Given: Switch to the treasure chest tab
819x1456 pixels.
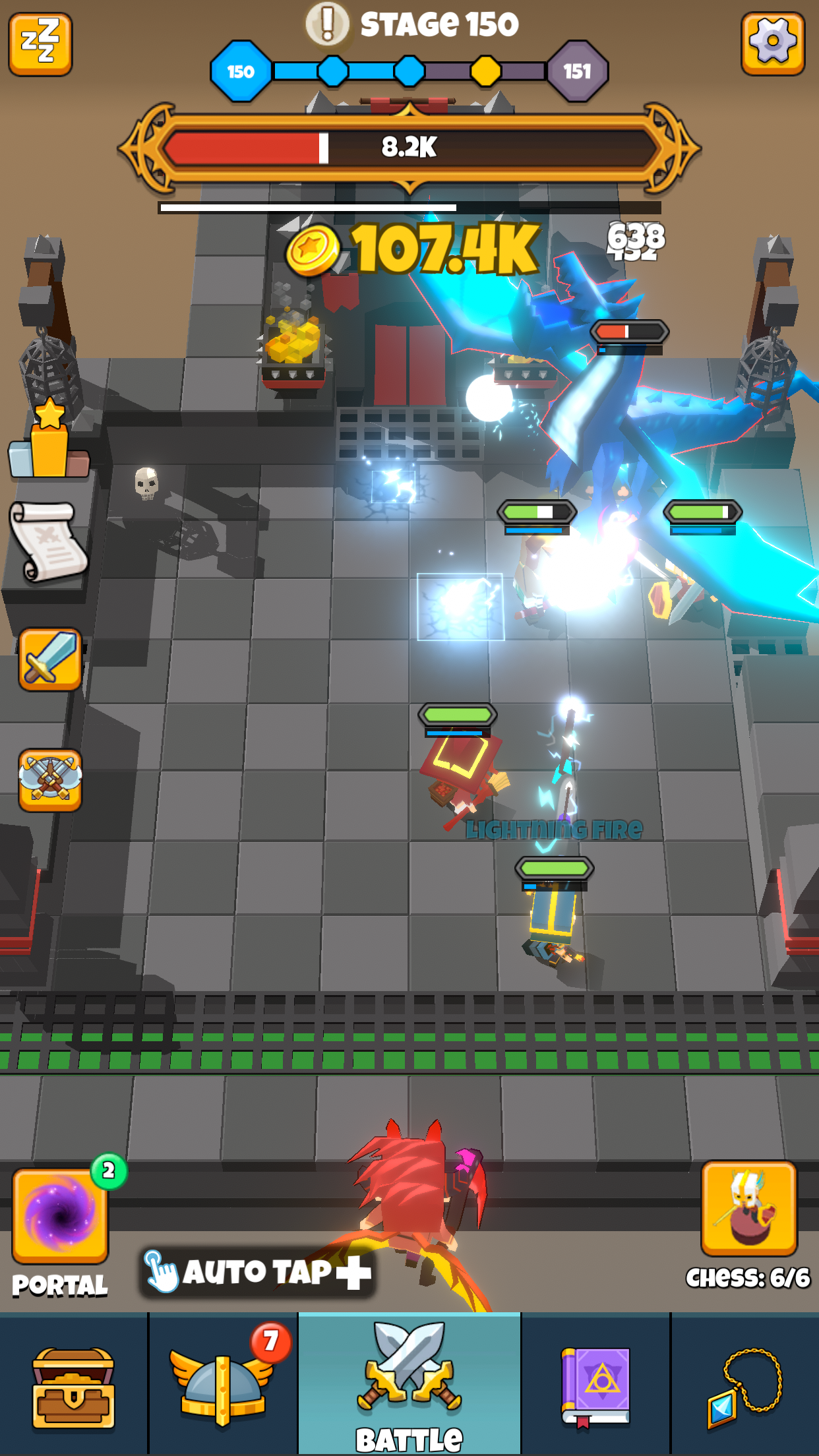Looking at the screenshot, I should pos(73,1382).
